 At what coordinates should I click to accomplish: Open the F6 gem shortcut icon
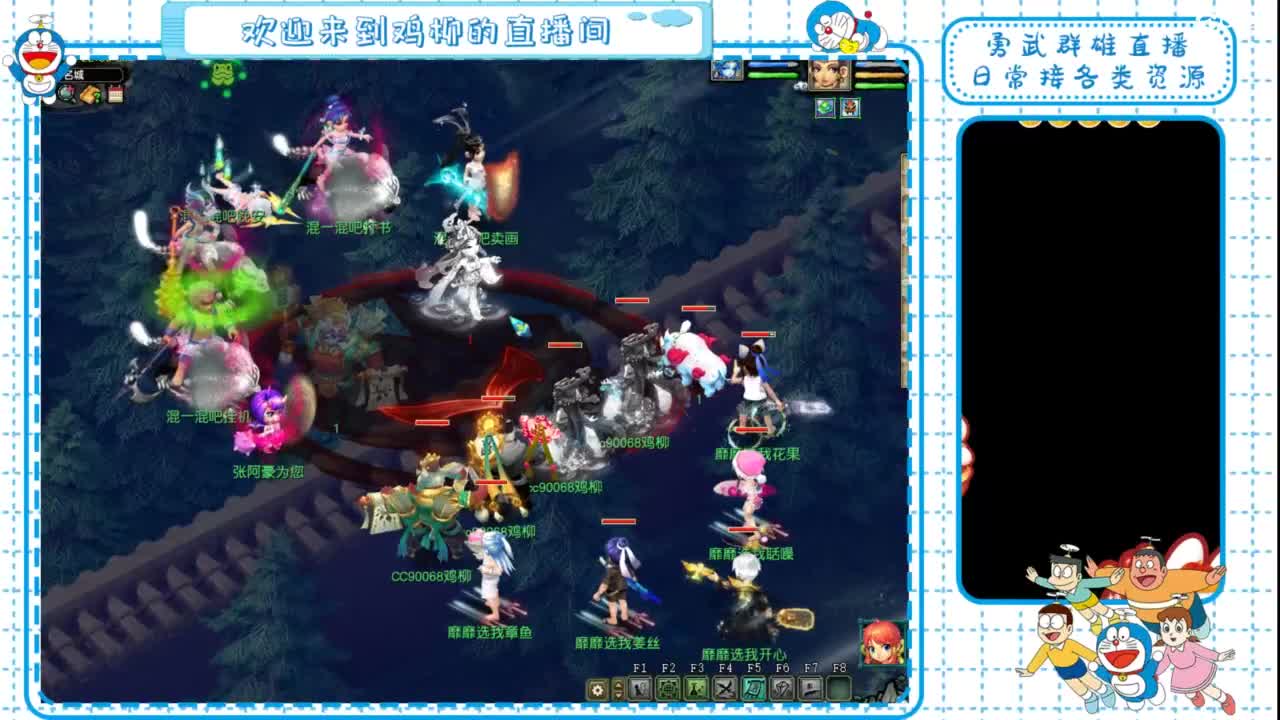point(783,688)
